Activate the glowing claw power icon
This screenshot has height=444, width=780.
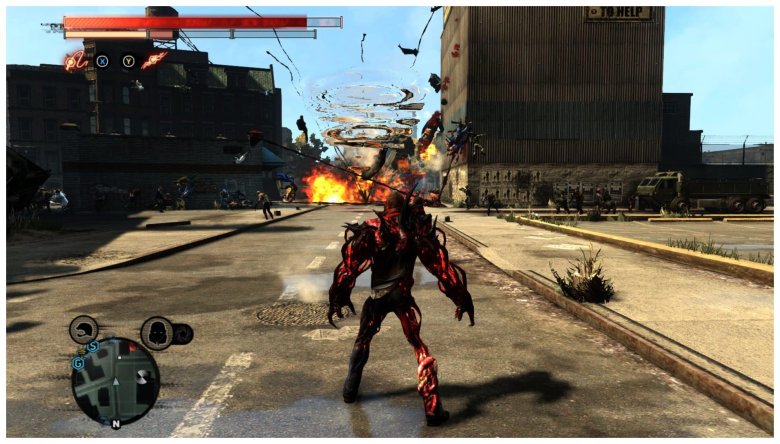pyautogui.click(x=154, y=60)
